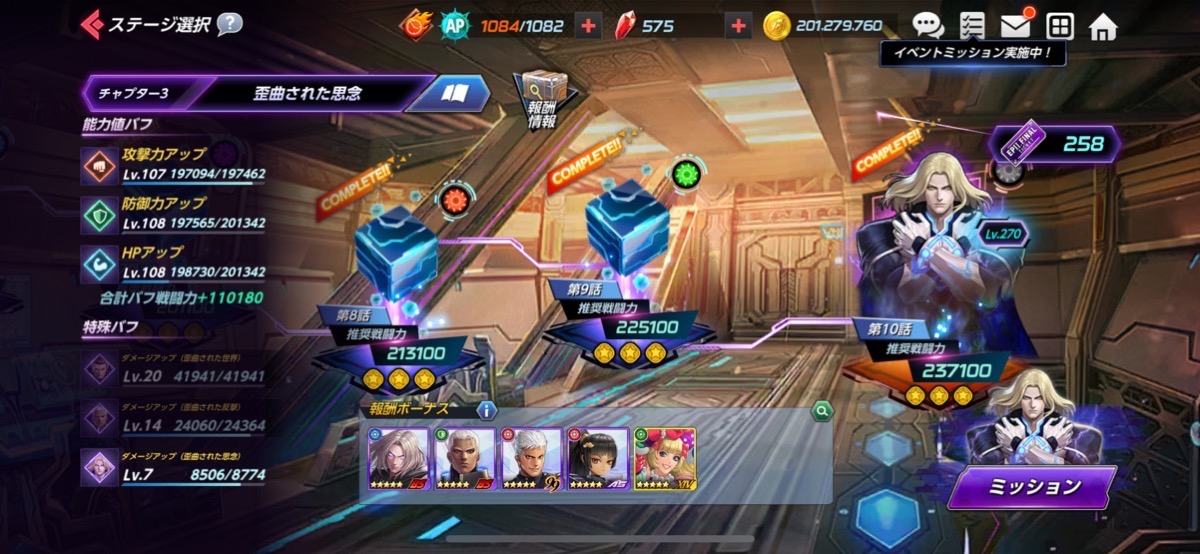Open the mailbox envelope icon
The image size is (1200, 554).
click(1015, 26)
